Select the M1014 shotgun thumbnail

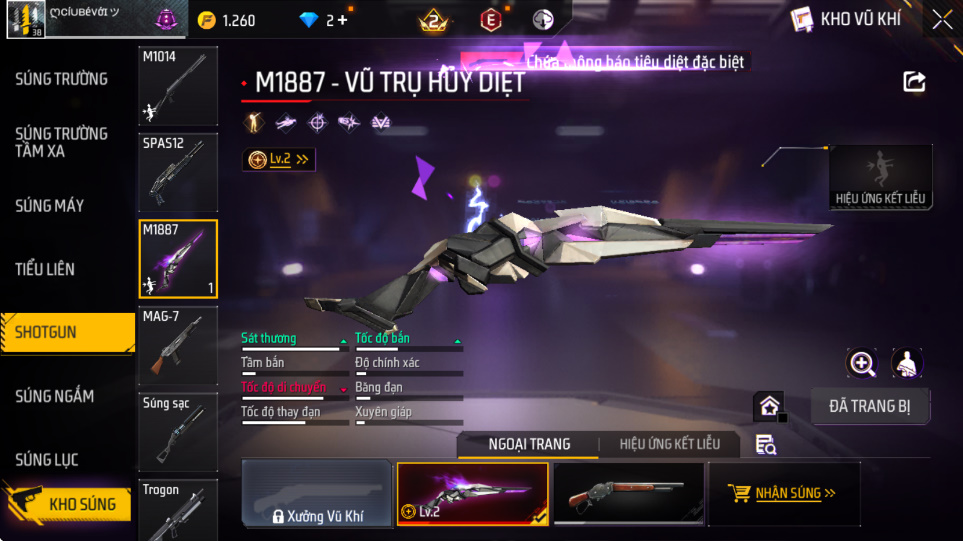click(x=177, y=85)
